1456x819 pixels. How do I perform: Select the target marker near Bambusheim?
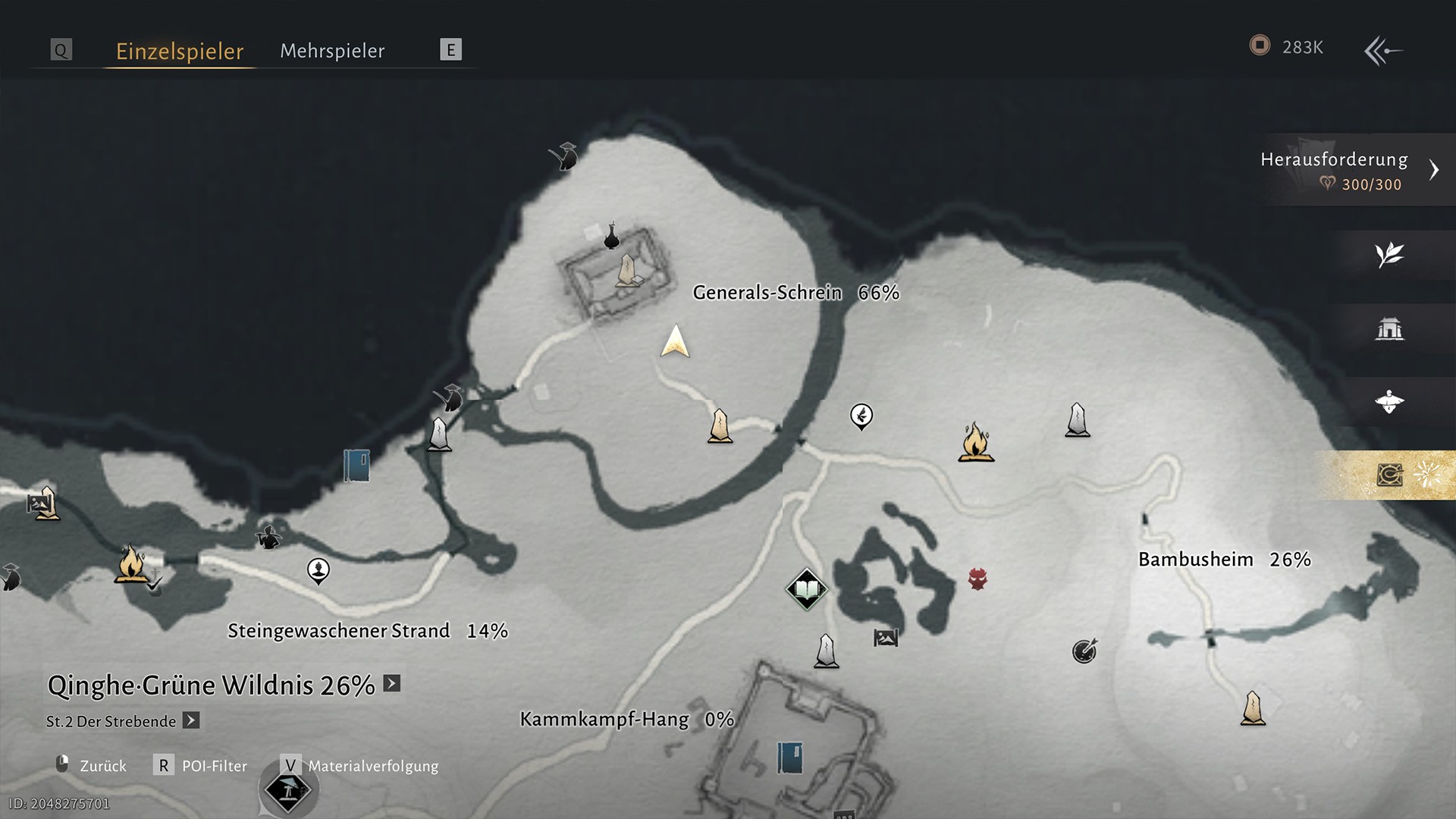point(1084,651)
